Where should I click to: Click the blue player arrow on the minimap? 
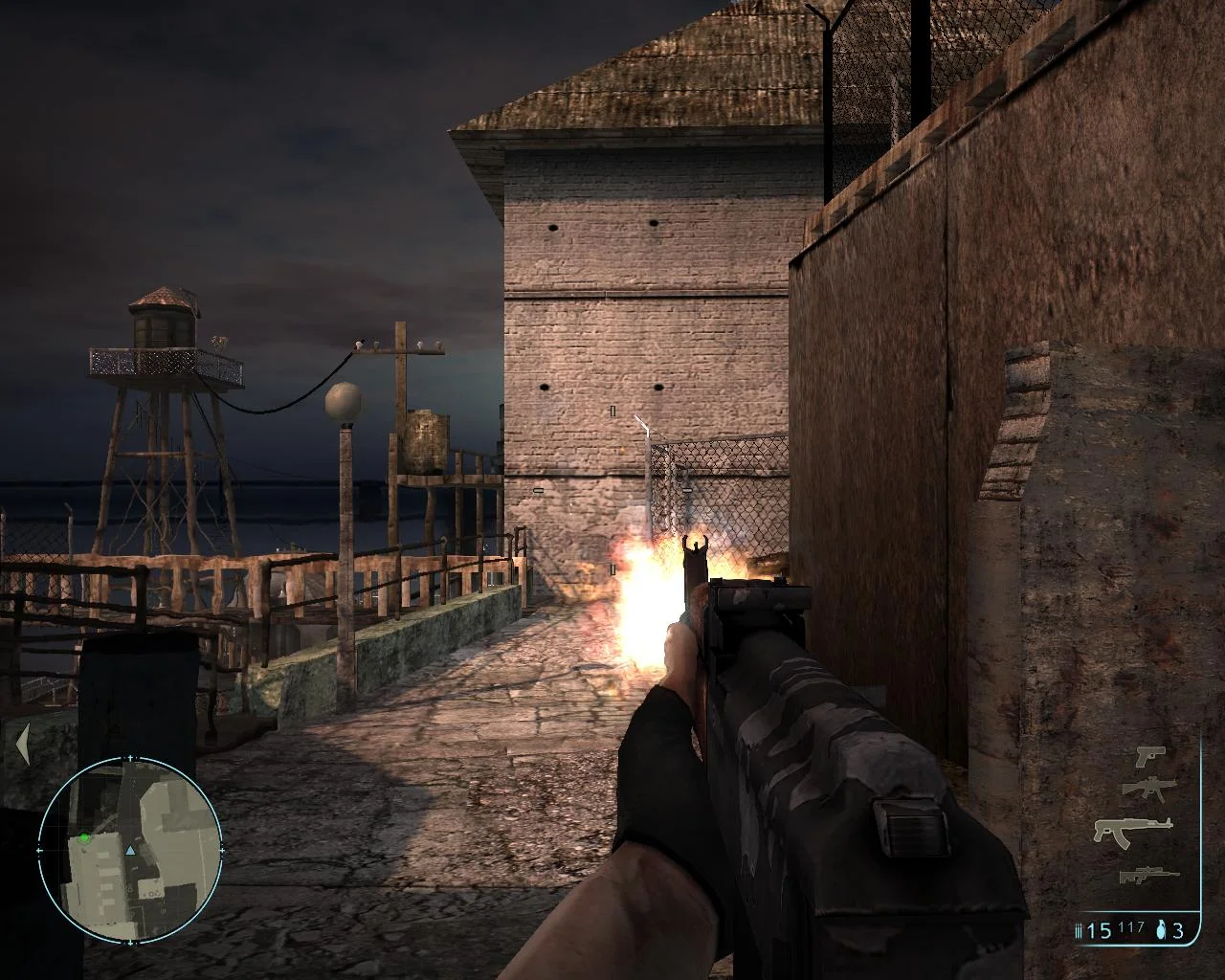(130, 849)
